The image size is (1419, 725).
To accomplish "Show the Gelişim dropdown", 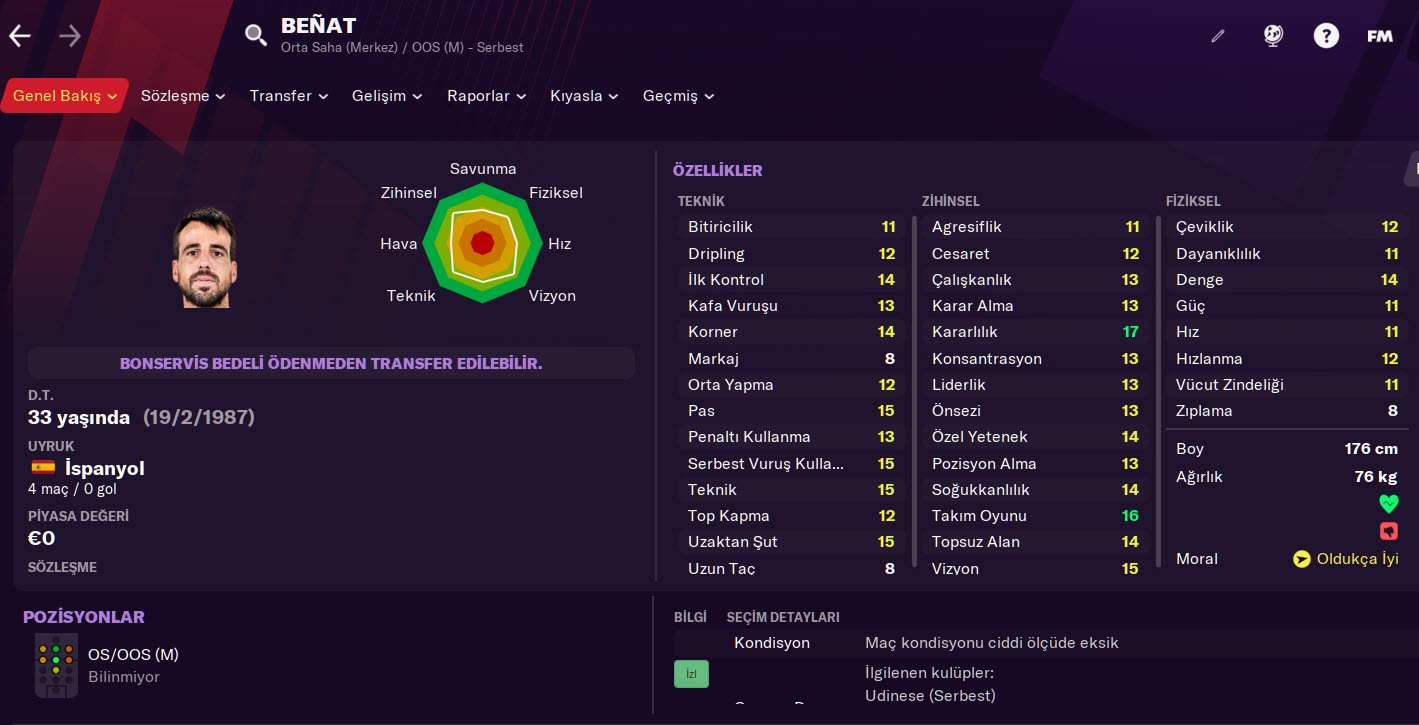I will (x=387, y=96).
